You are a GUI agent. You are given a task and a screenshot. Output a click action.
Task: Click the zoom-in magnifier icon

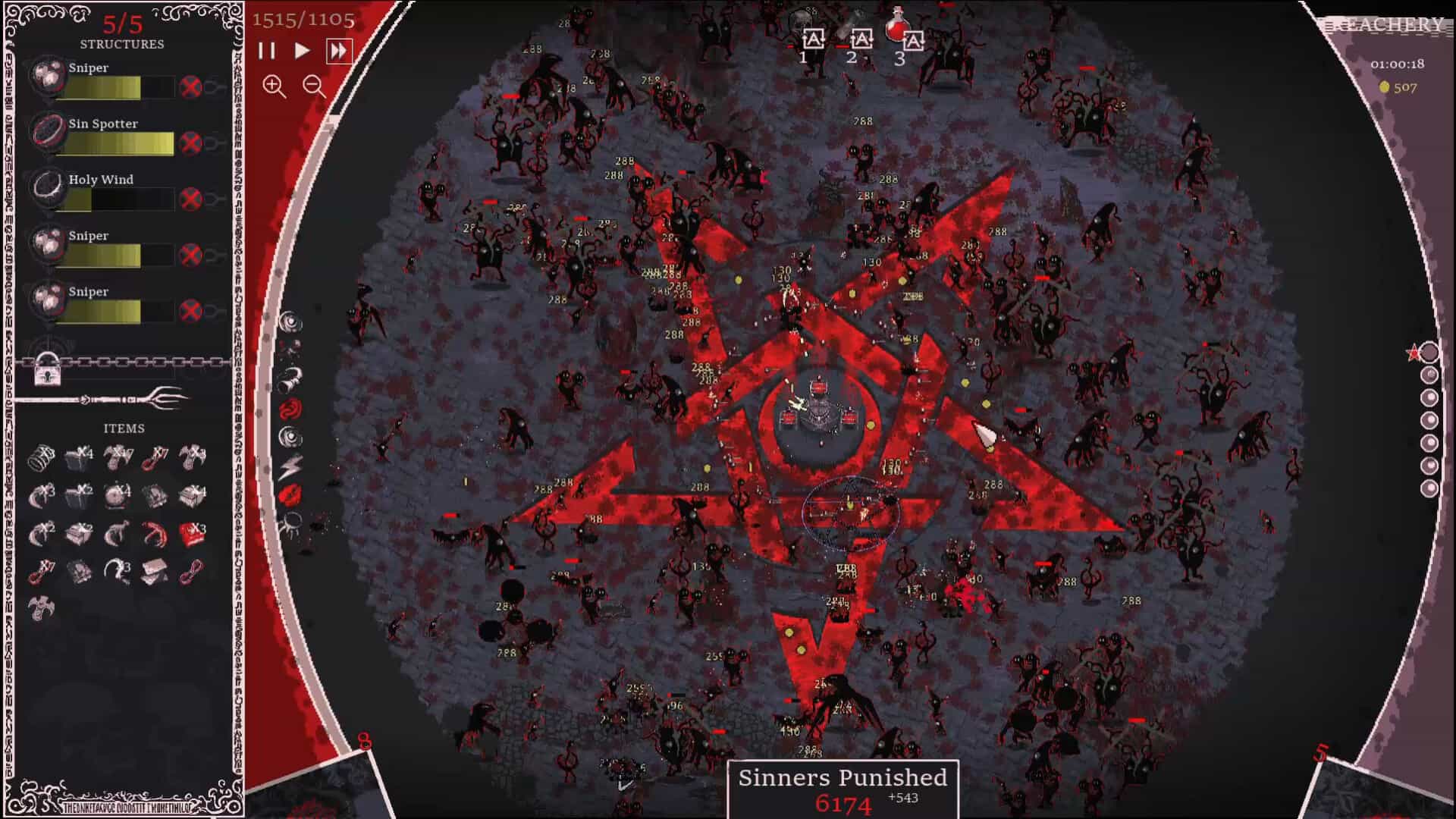[x=275, y=88]
